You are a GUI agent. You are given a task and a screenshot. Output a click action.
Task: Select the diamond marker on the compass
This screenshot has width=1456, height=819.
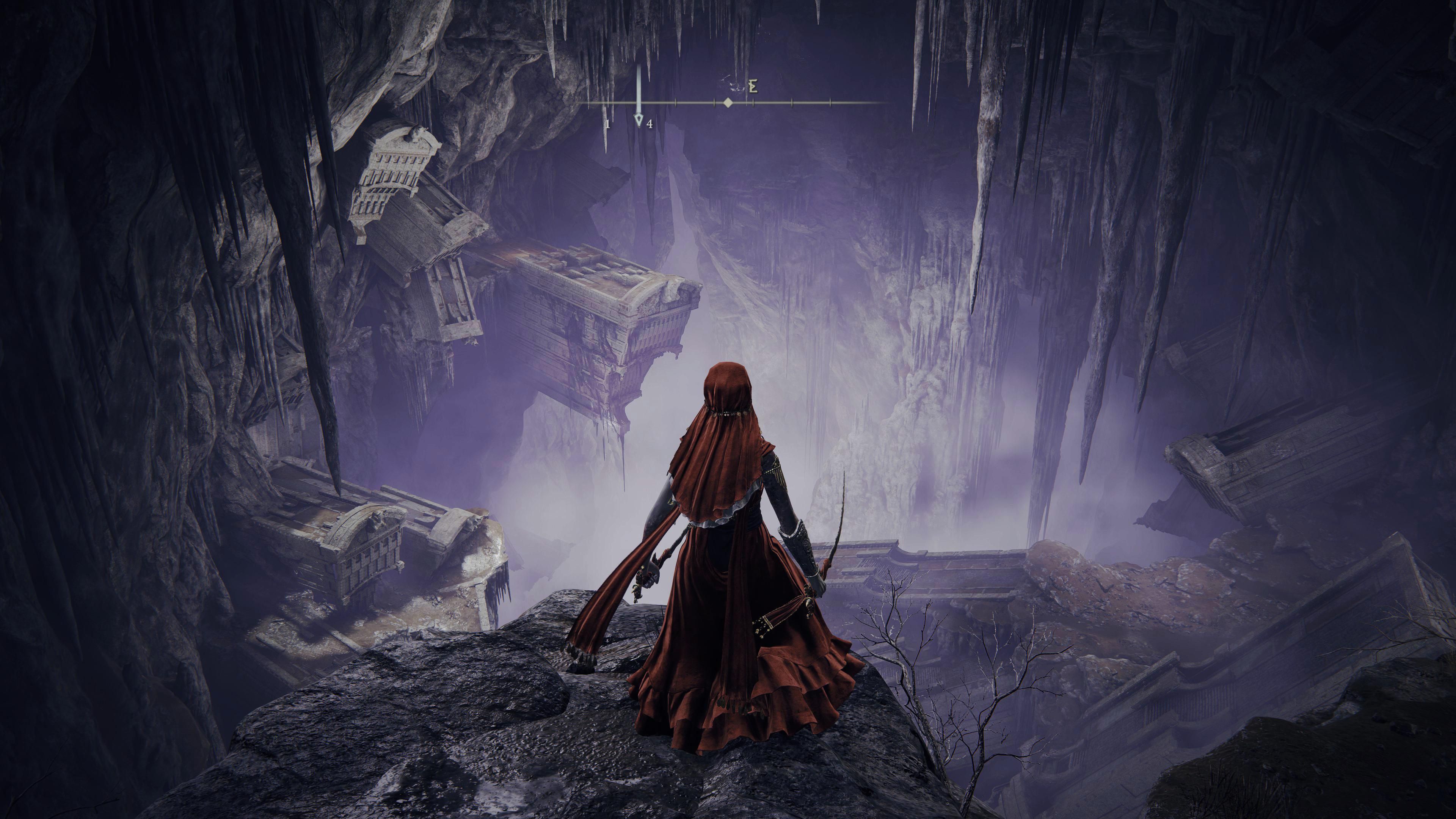coord(728,103)
